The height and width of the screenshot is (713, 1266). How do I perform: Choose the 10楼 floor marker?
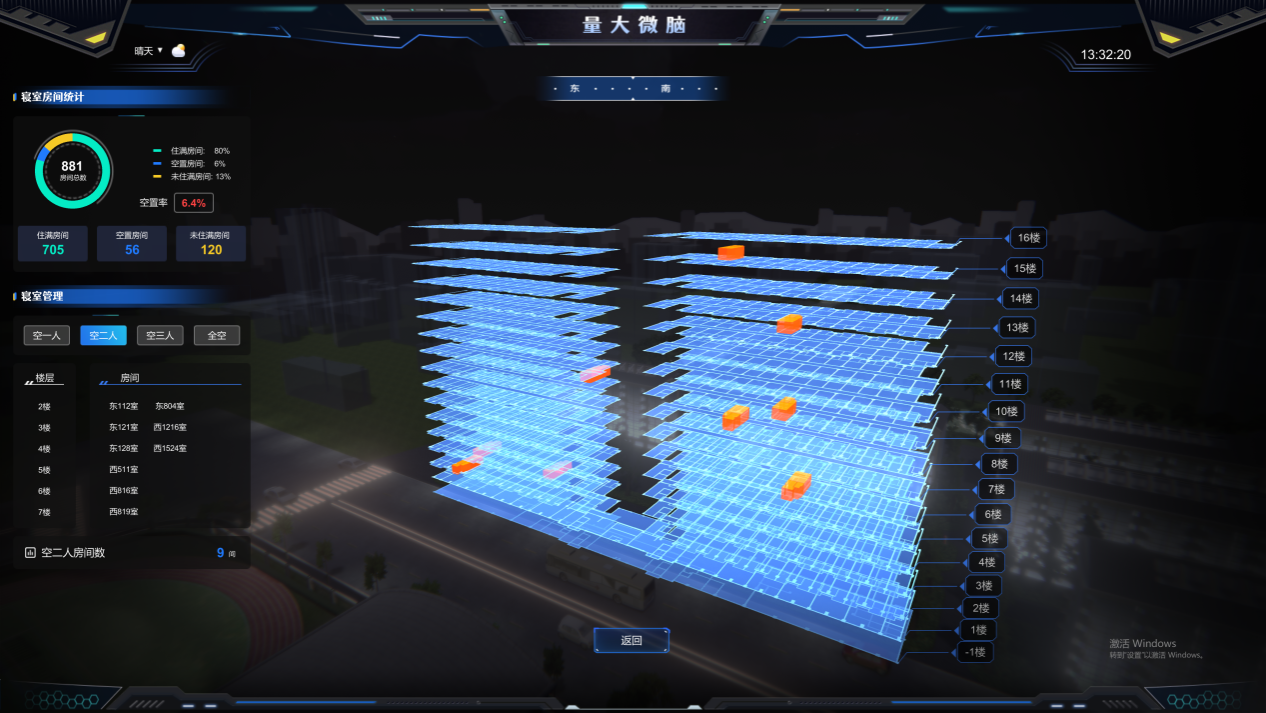1003,411
